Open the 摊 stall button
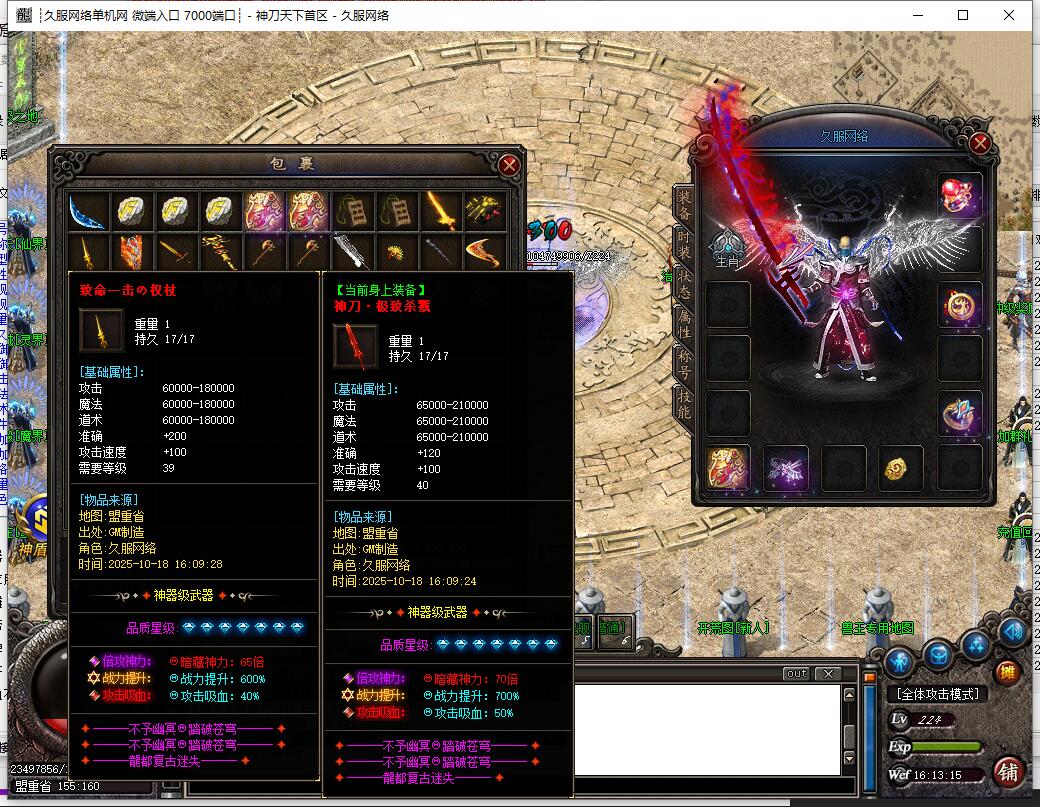Screen dimensions: 1040x807 click(1008, 672)
